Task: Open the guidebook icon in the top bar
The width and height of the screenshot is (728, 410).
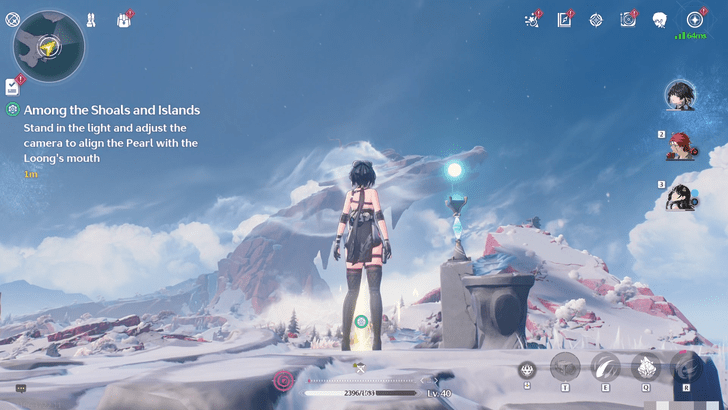Action: coord(564,19)
